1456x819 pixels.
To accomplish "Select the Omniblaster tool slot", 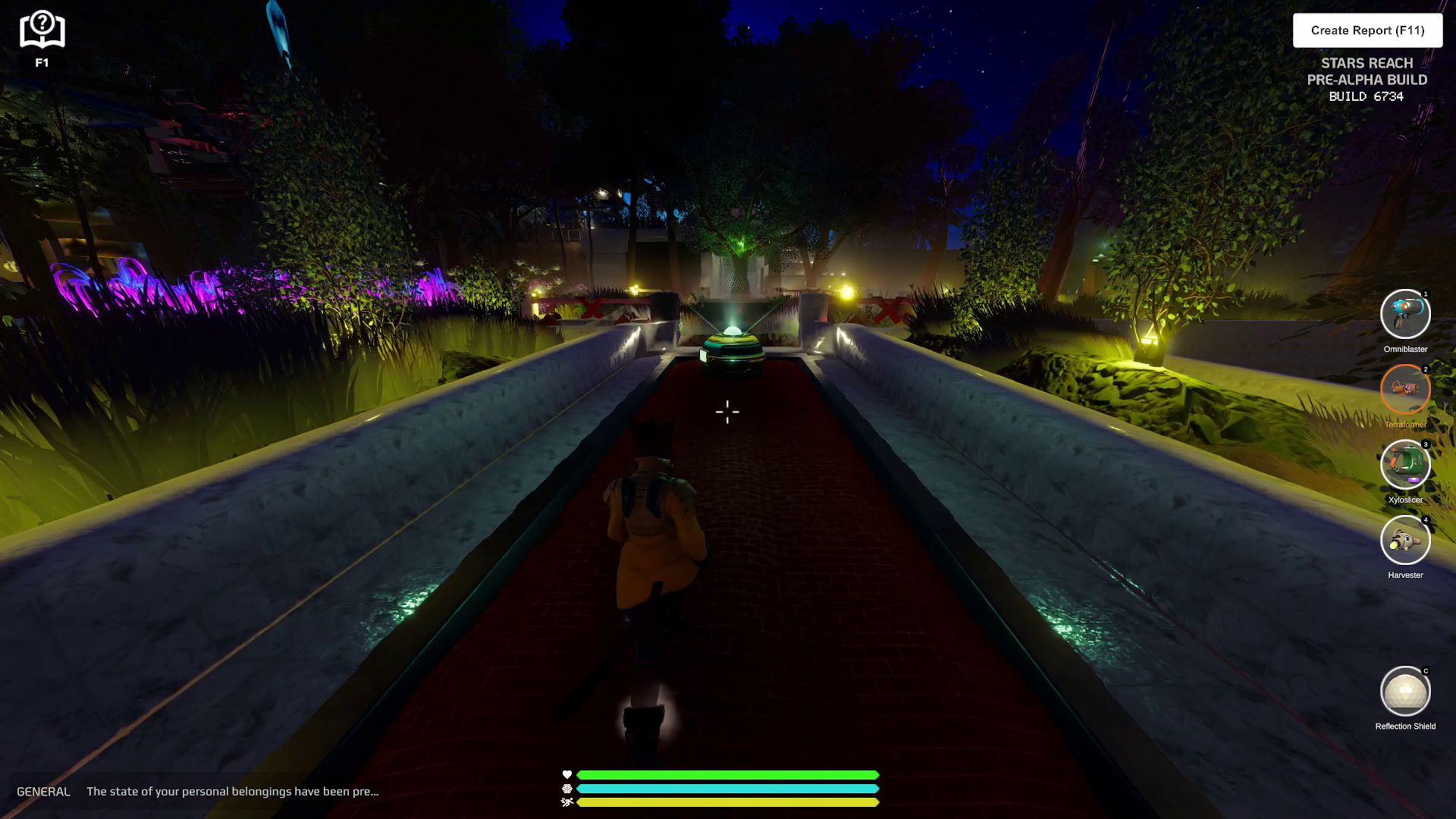I will pos(1405,314).
